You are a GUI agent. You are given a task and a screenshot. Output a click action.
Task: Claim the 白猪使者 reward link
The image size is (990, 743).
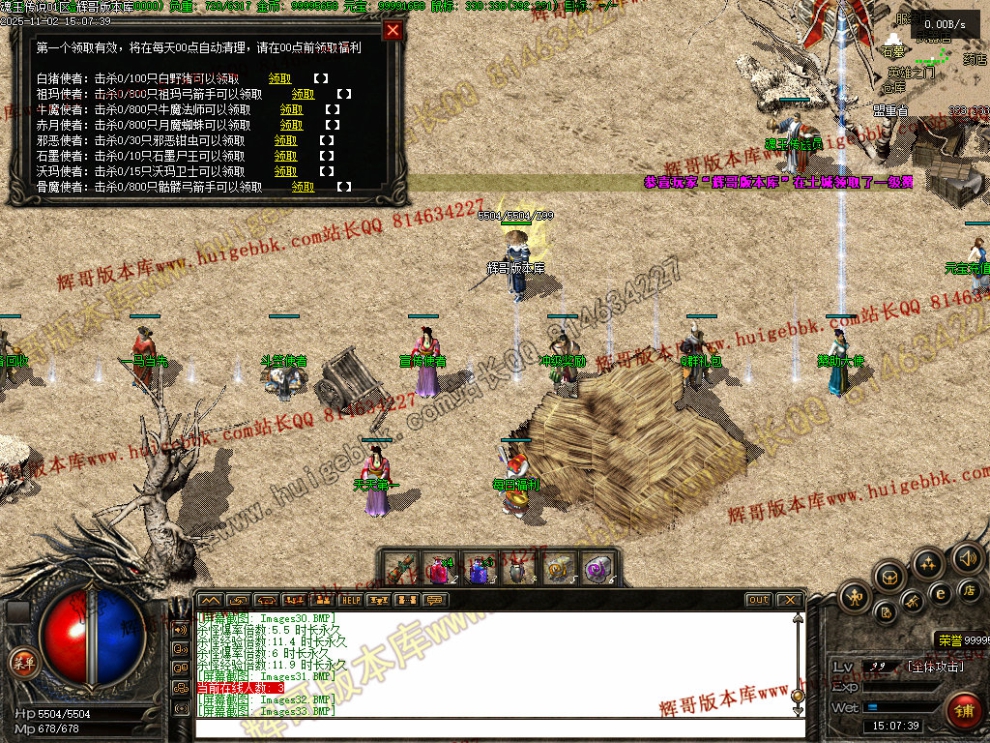(x=279, y=78)
